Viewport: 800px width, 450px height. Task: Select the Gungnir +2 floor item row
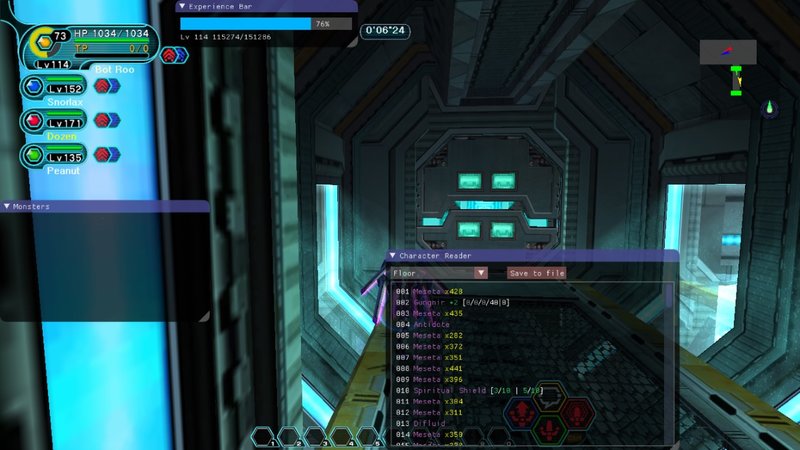[470, 302]
